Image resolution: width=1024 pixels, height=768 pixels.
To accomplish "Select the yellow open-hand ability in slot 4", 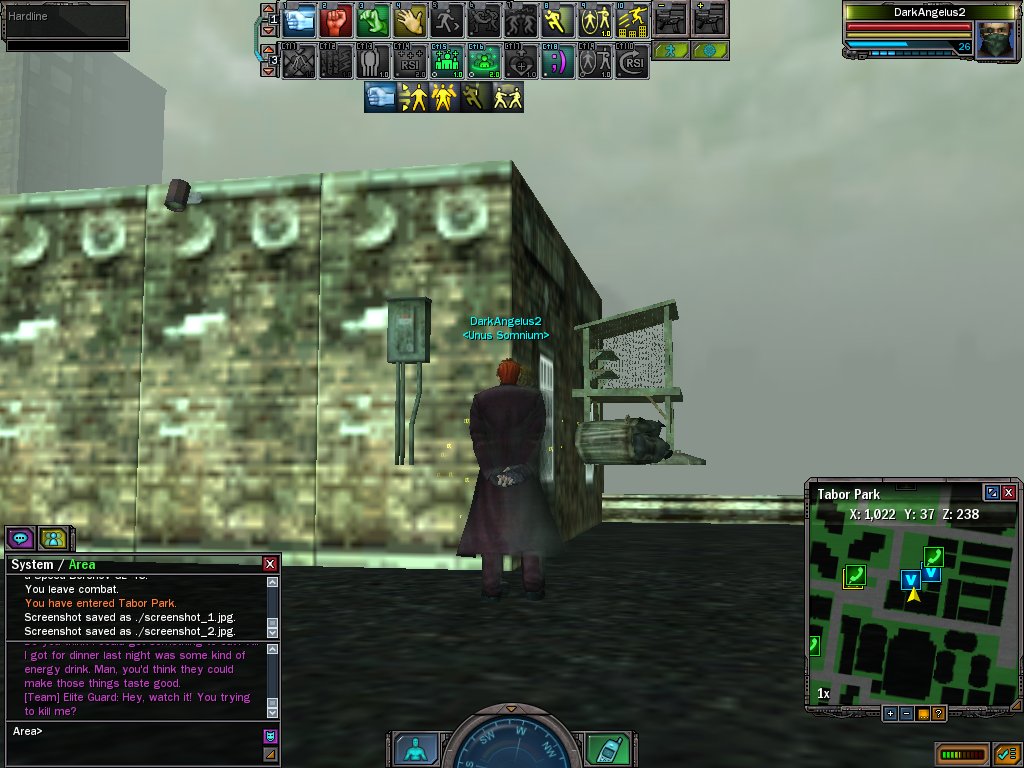I will coord(410,20).
